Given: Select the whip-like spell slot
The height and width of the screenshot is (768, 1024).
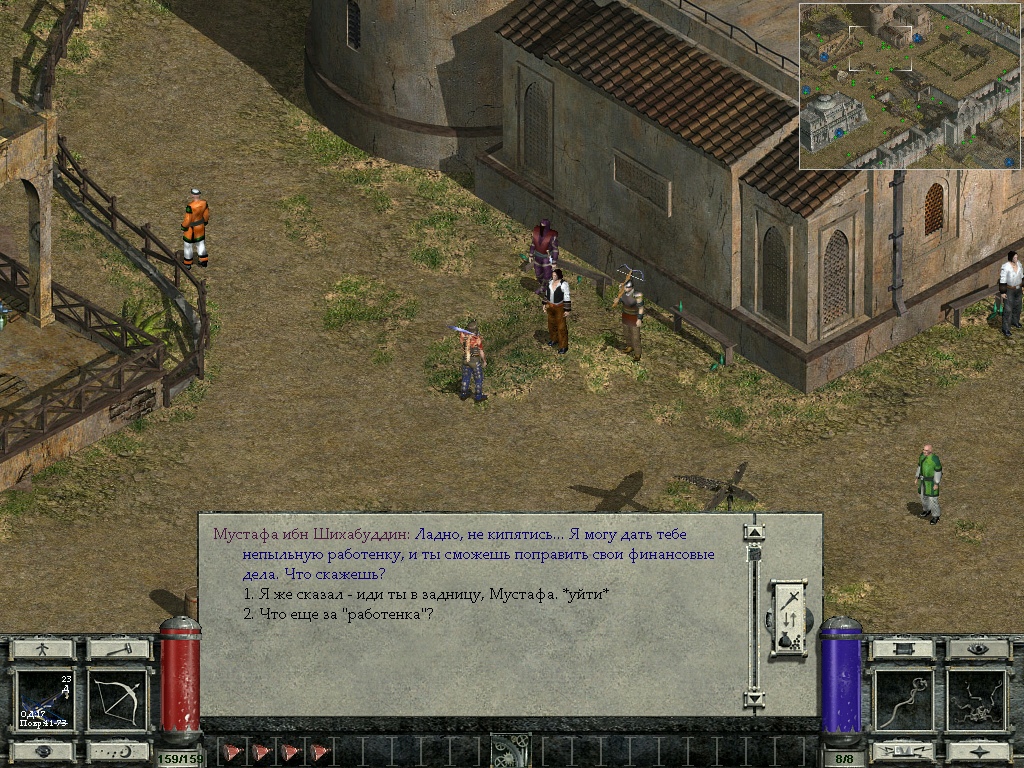Looking at the screenshot, I should (x=903, y=700).
